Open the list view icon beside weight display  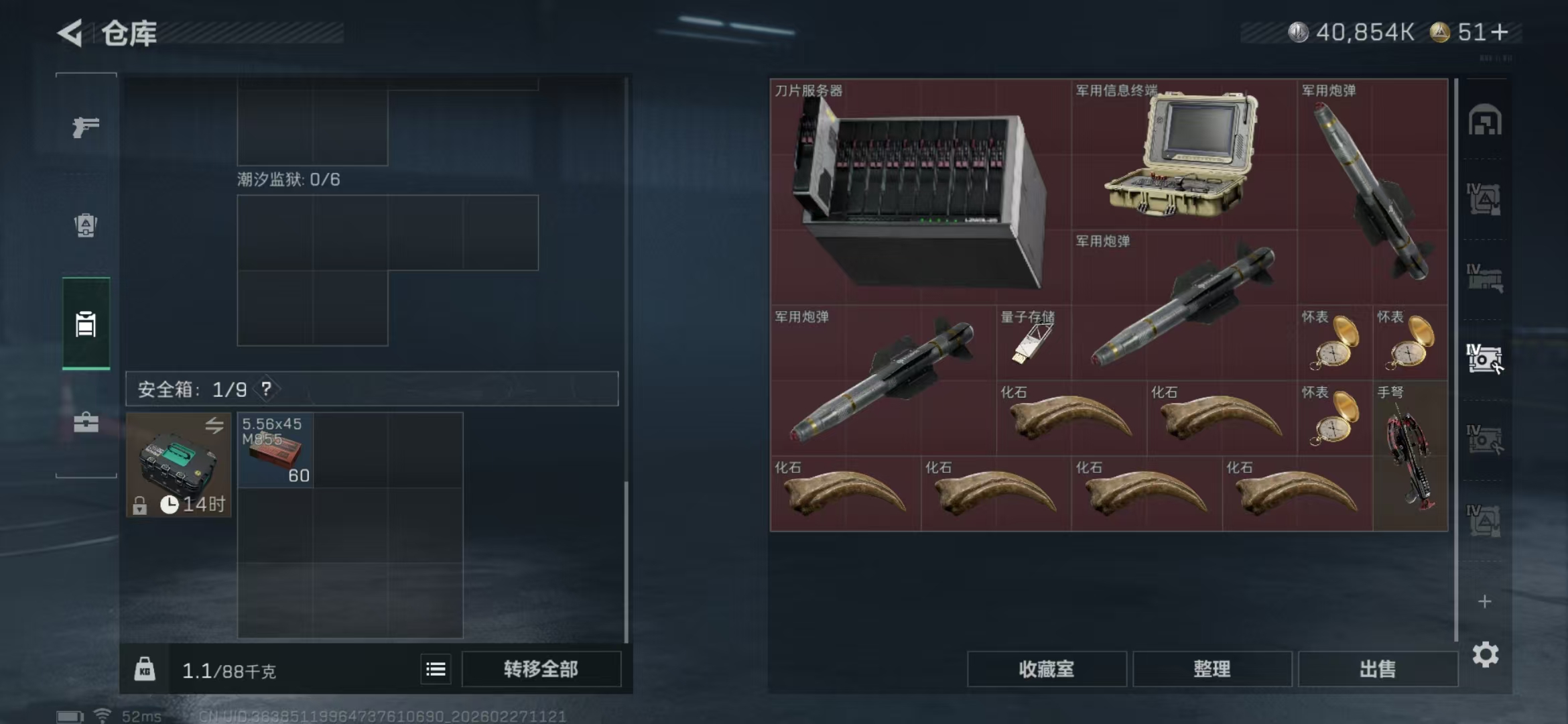434,668
